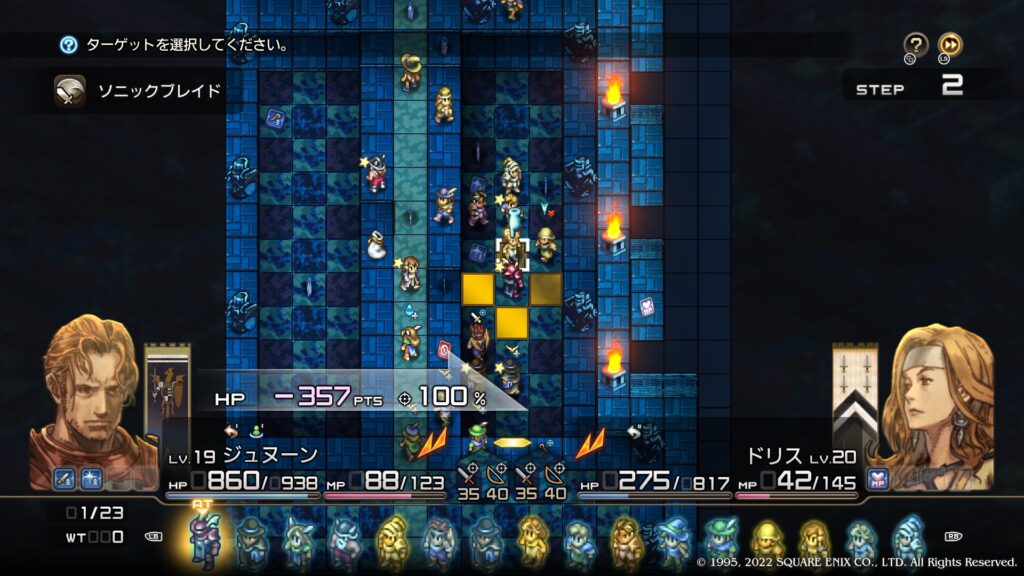The height and width of the screenshot is (576, 1024).
Task: Click the sword skill icon under Jeunan's portrait
Action: (65, 480)
